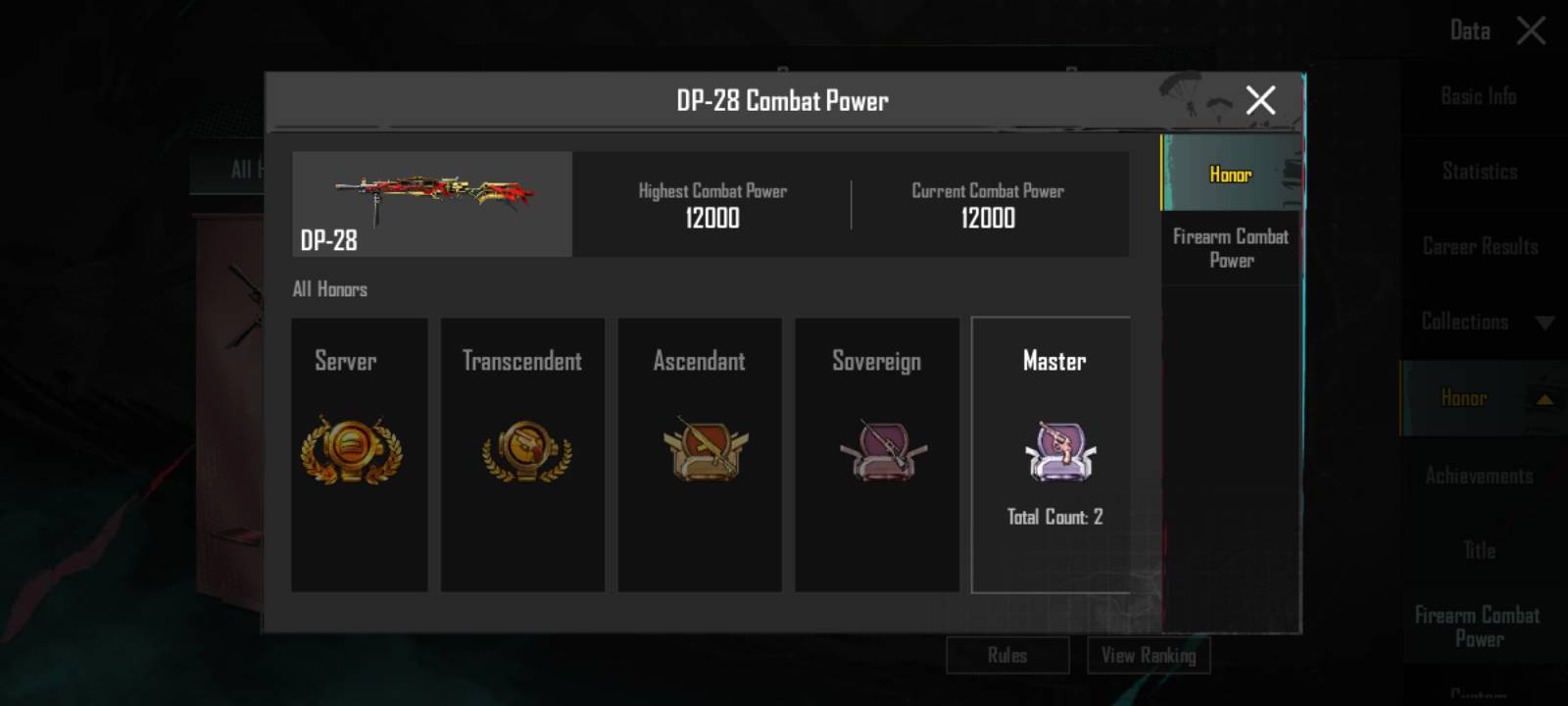Pick the Sovereign honor tile
Viewport: 1568px width, 706px height.
pyautogui.click(x=877, y=454)
